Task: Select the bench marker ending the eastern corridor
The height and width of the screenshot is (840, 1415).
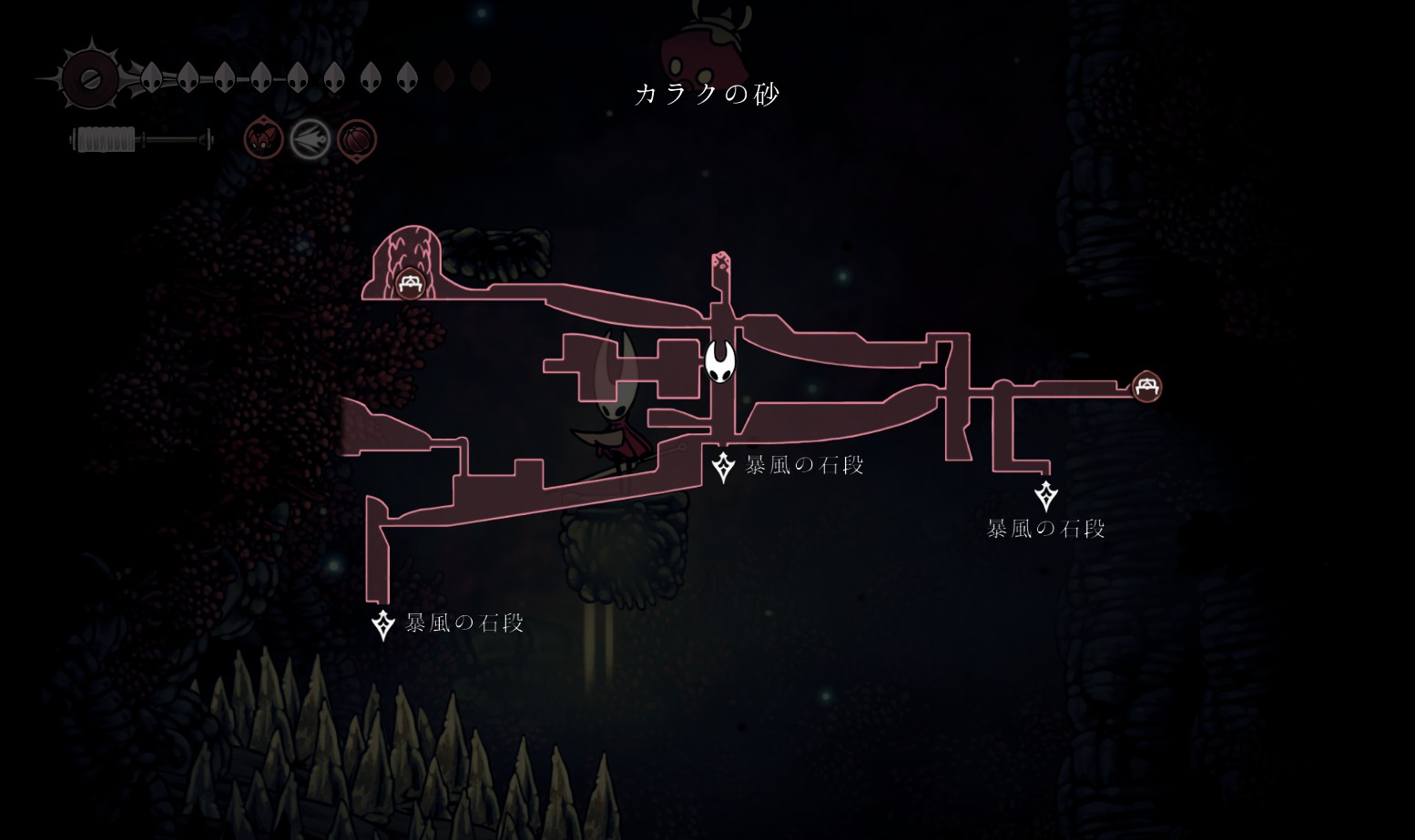Action: 1146,387
